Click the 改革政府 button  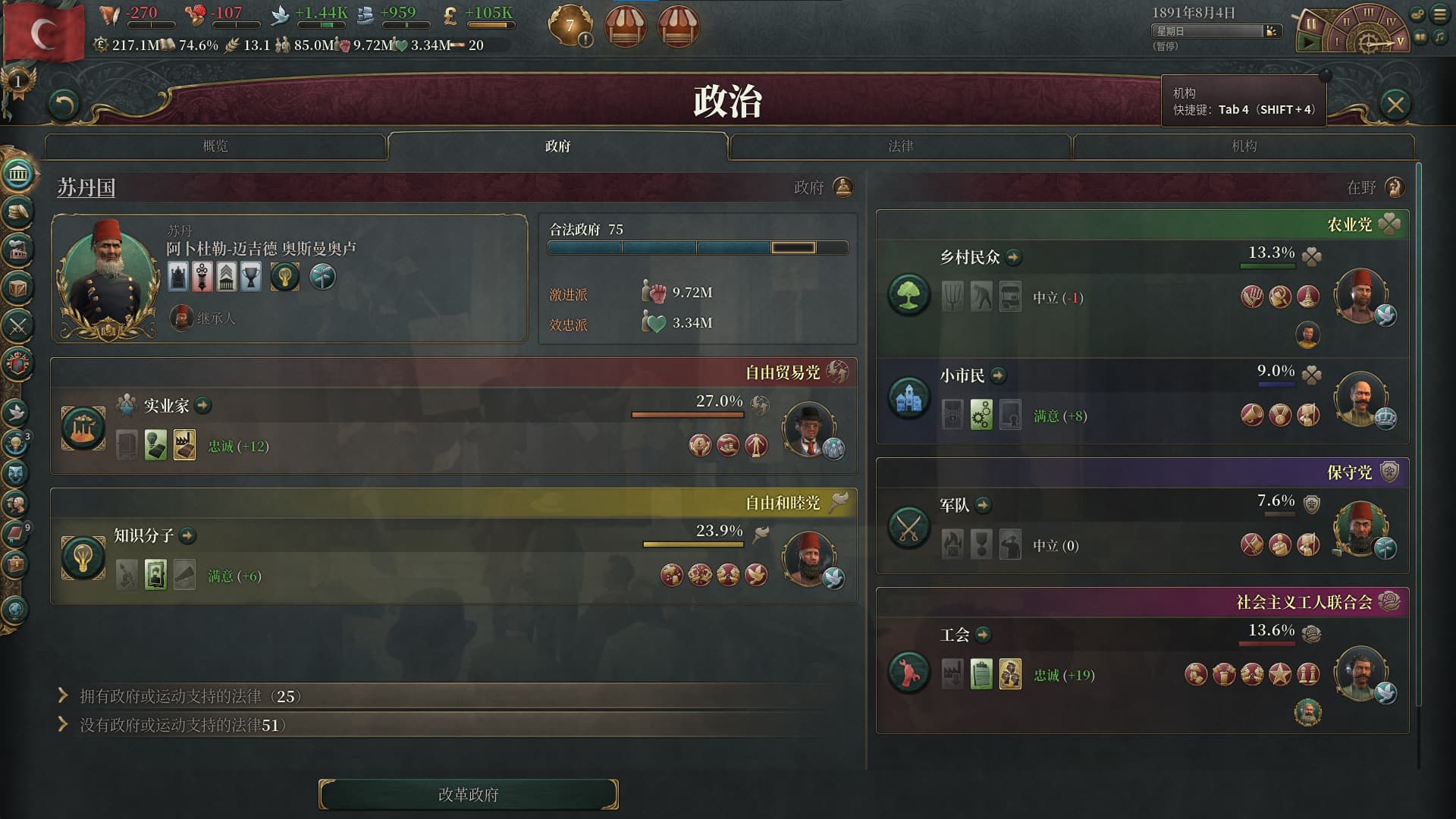(x=468, y=794)
